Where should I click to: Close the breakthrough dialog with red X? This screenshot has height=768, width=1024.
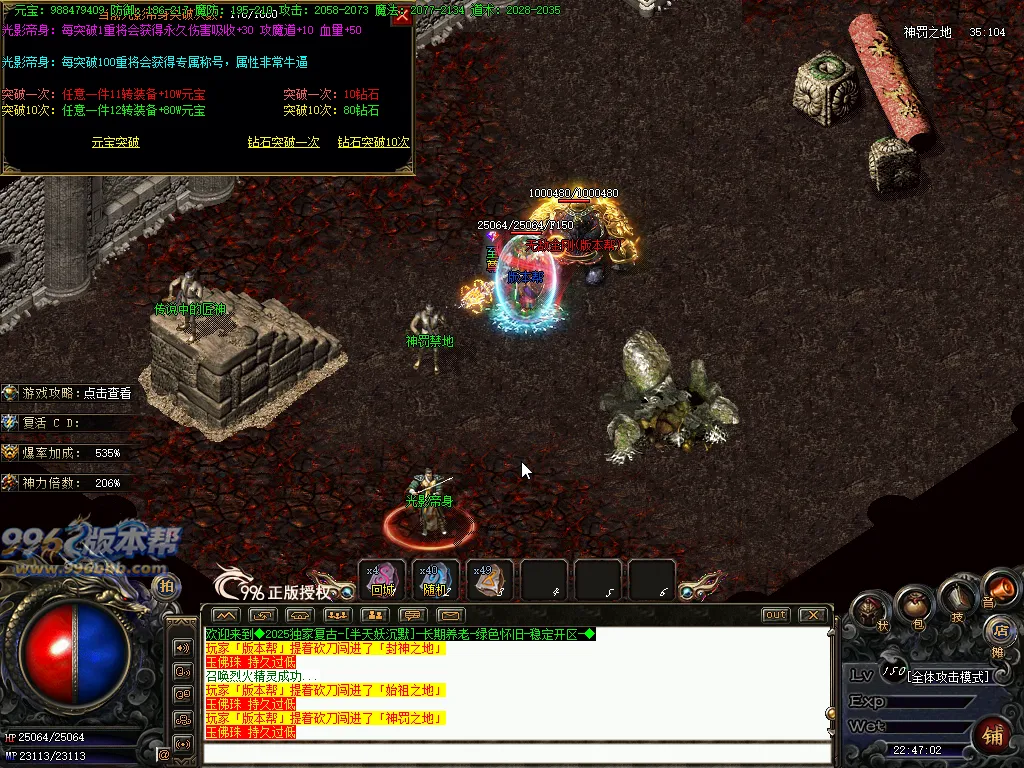point(402,16)
